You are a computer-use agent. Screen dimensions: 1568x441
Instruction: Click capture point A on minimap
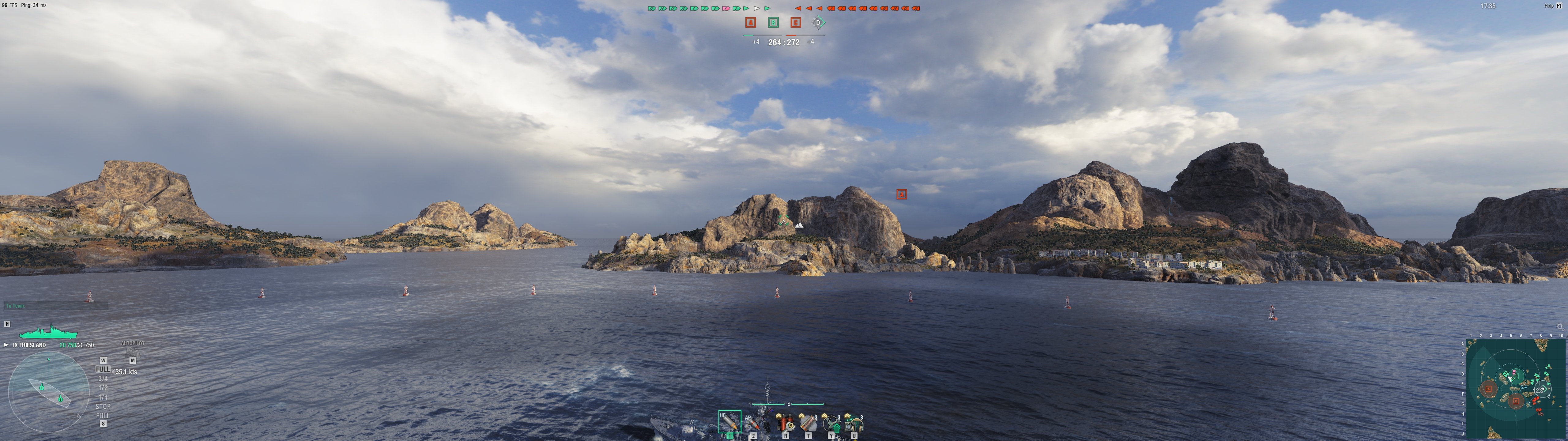(1489, 389)
